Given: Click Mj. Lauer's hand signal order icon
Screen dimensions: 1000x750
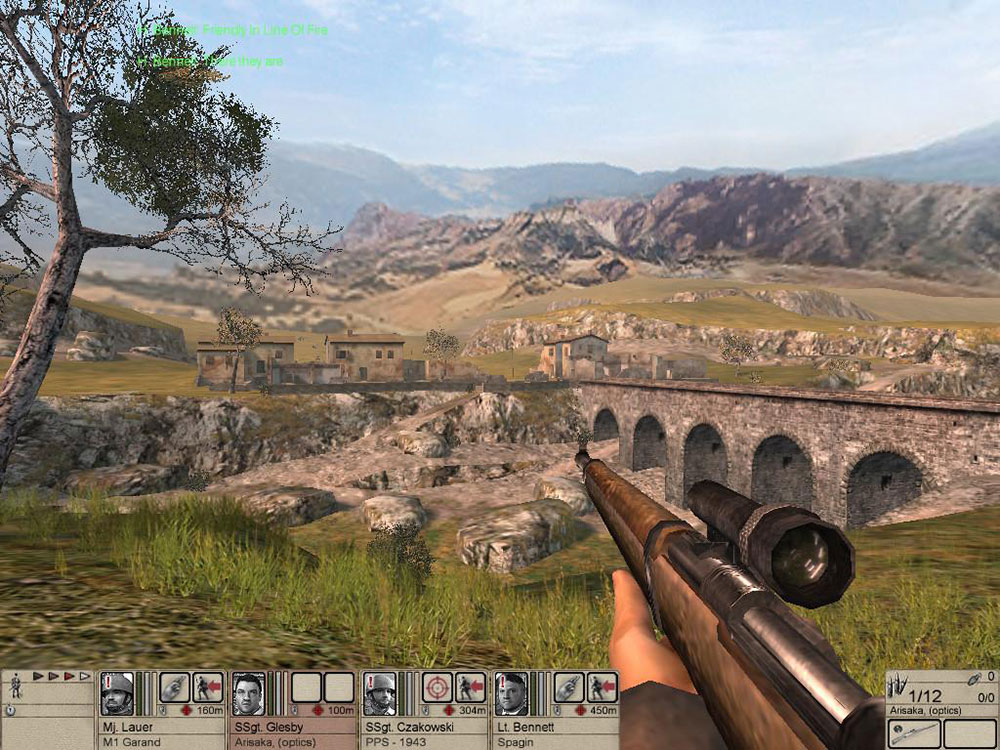Looking at the screenshot, I should click(175, 687).
